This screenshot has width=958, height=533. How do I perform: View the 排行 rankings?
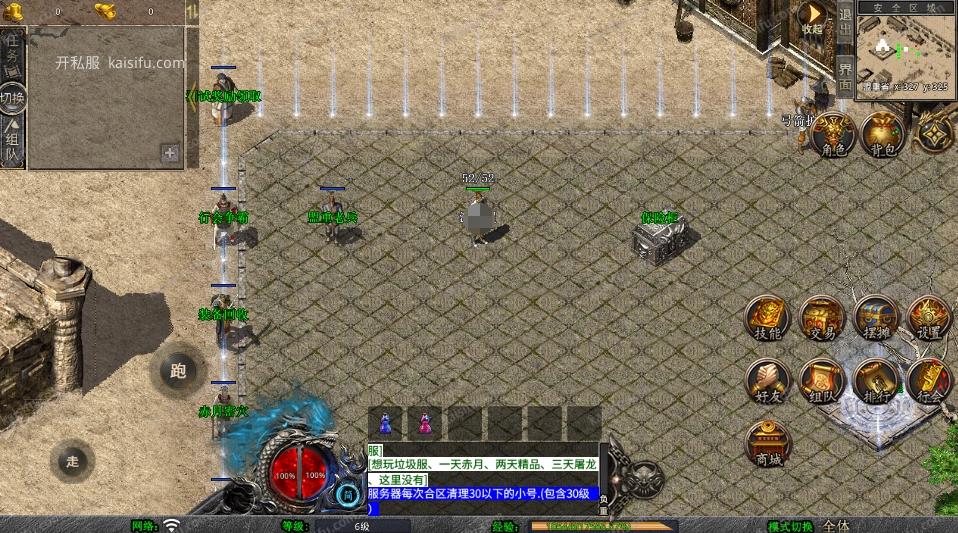pyautogui.click(x=876, y=381)
